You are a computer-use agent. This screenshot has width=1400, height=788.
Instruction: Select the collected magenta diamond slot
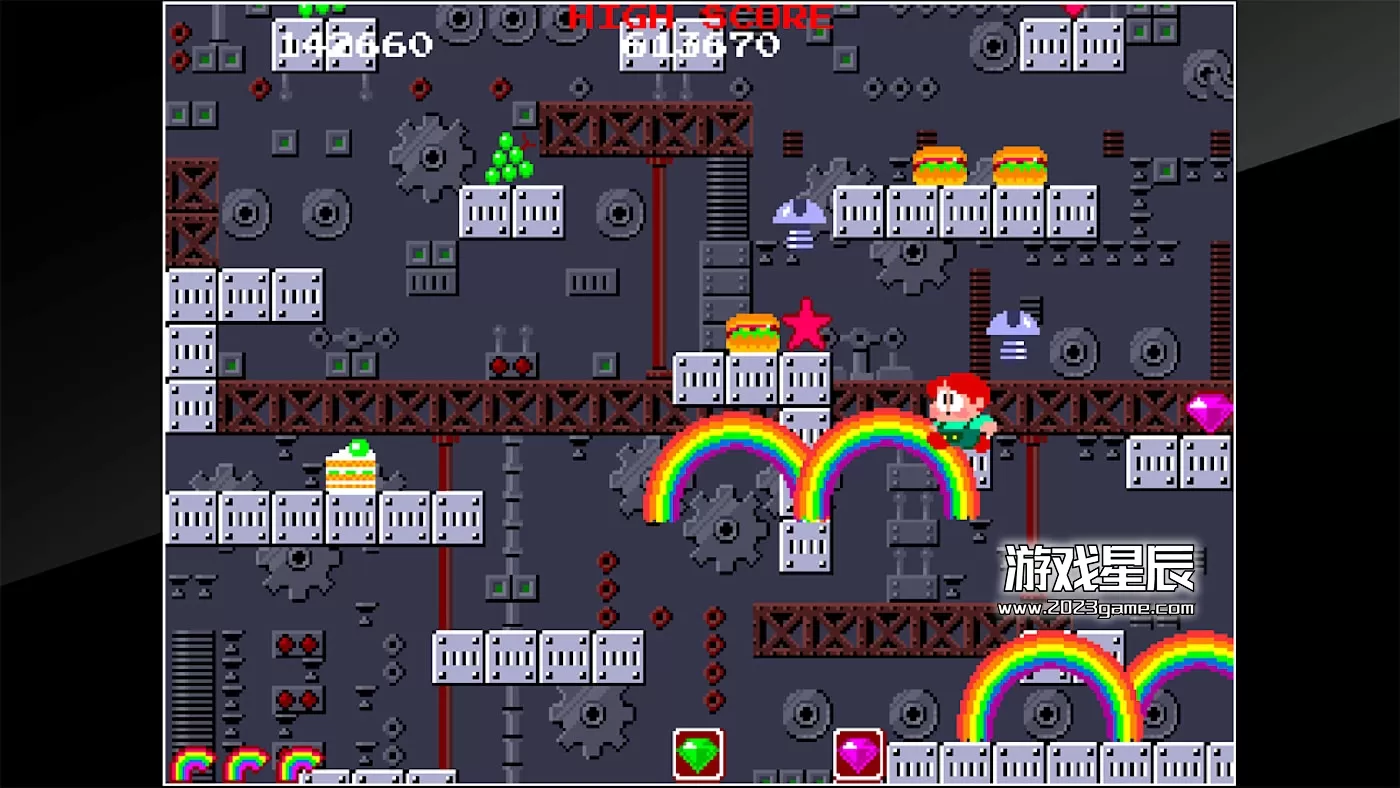click(x=858, y=755)
